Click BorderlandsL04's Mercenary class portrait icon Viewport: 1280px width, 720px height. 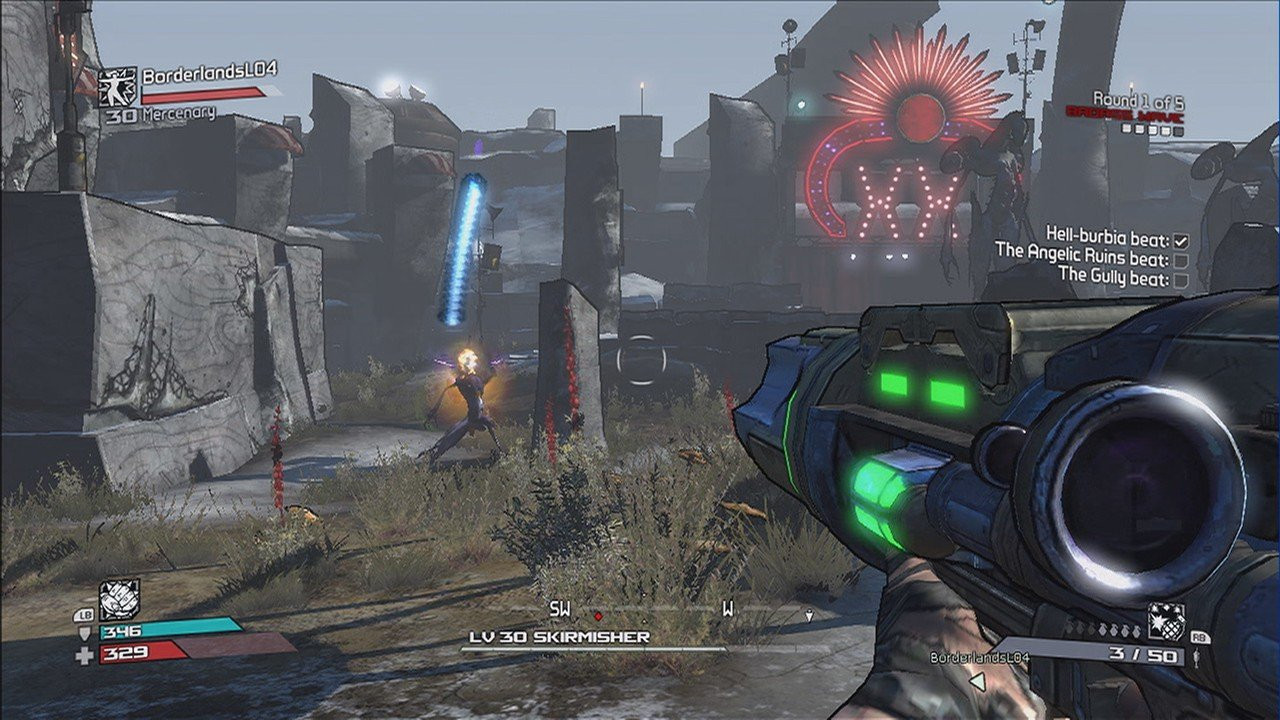point(118,87)
